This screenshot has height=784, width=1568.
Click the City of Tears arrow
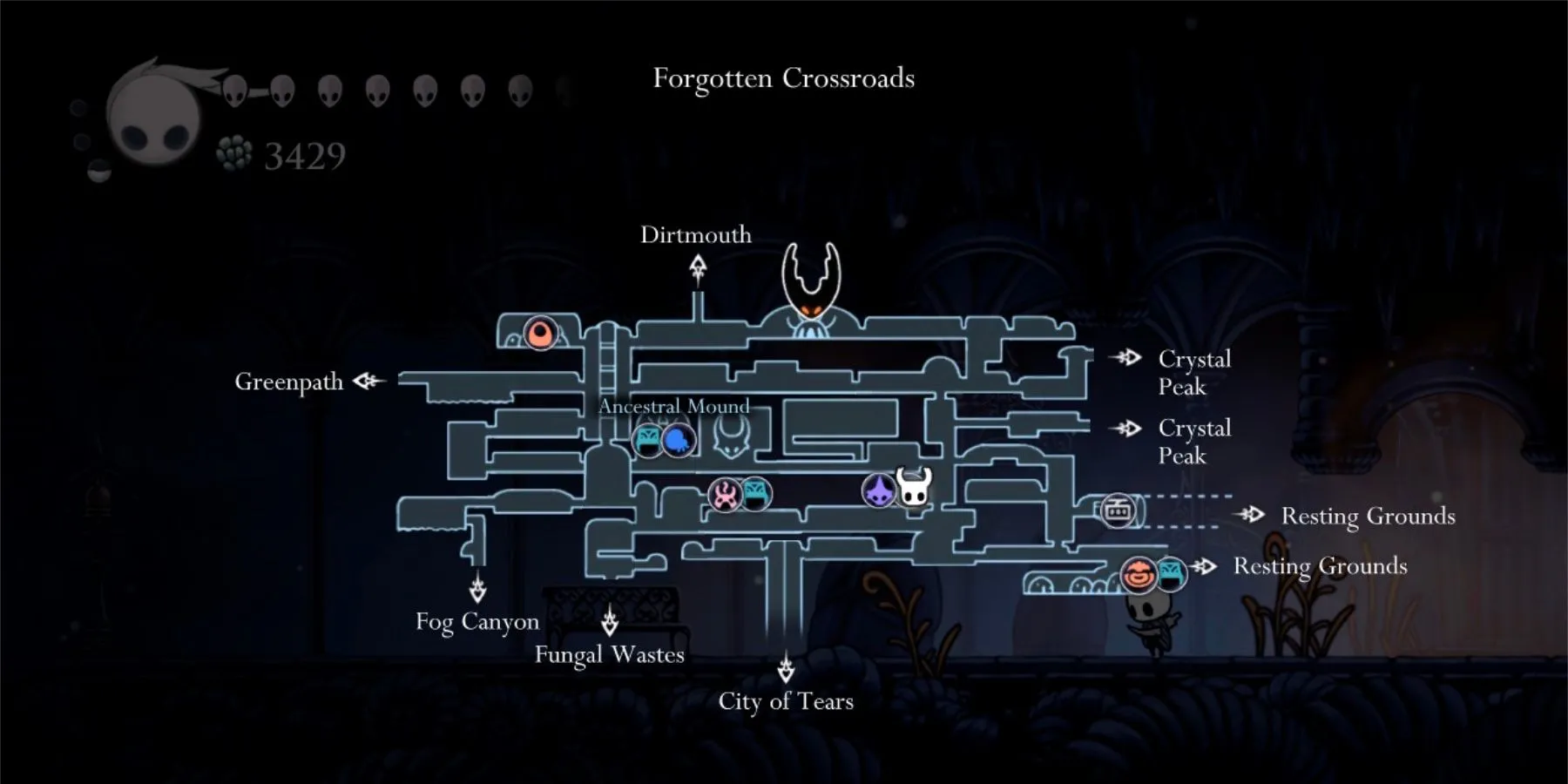(787, 672)
